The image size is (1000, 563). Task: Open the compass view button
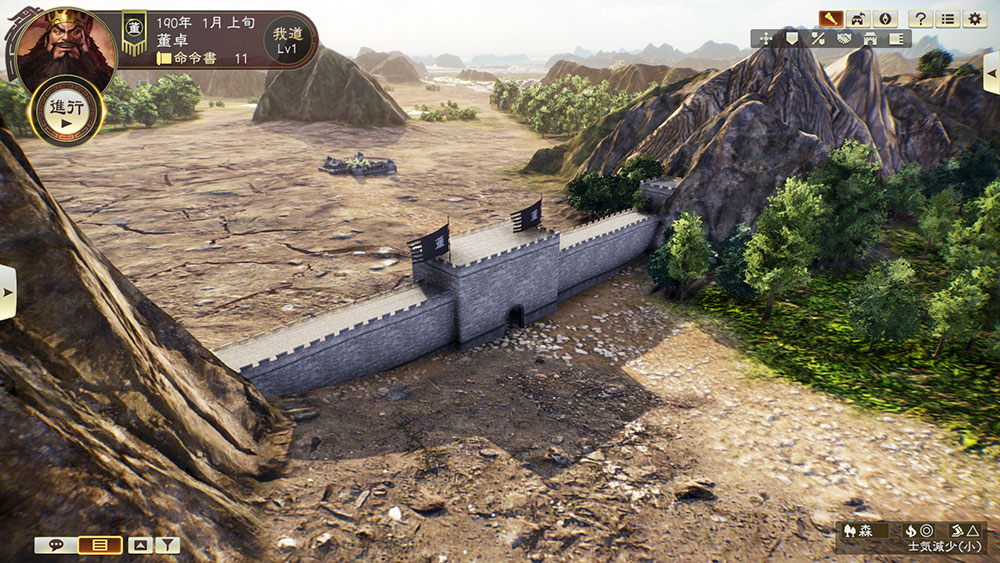point(885,18)
